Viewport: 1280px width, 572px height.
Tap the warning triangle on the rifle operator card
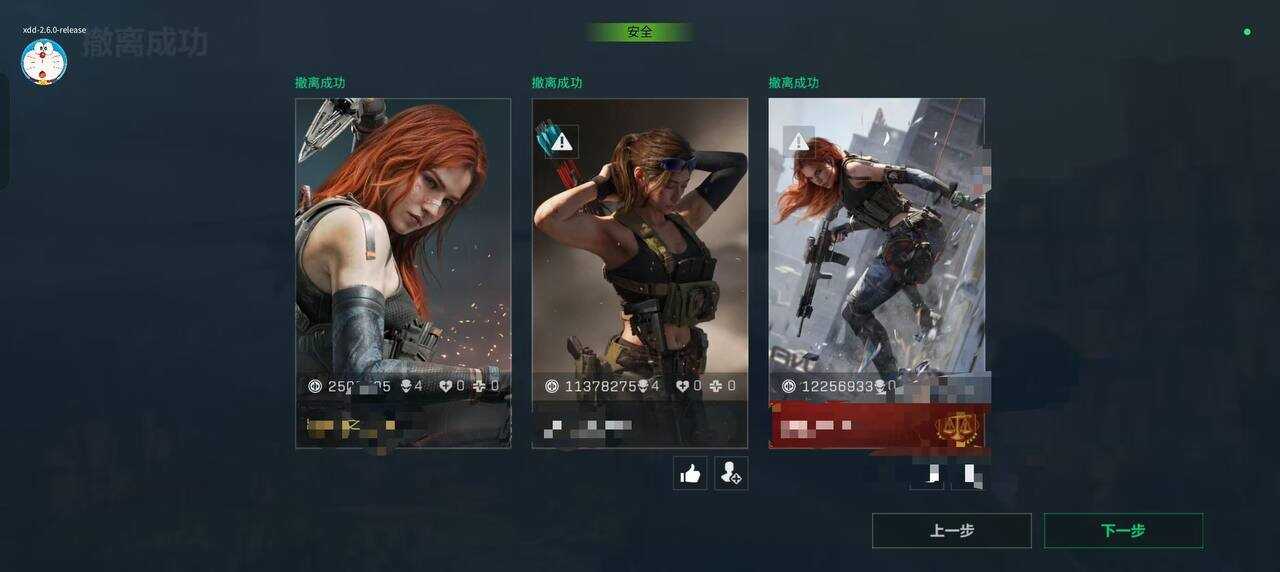[x=798, y=142]
